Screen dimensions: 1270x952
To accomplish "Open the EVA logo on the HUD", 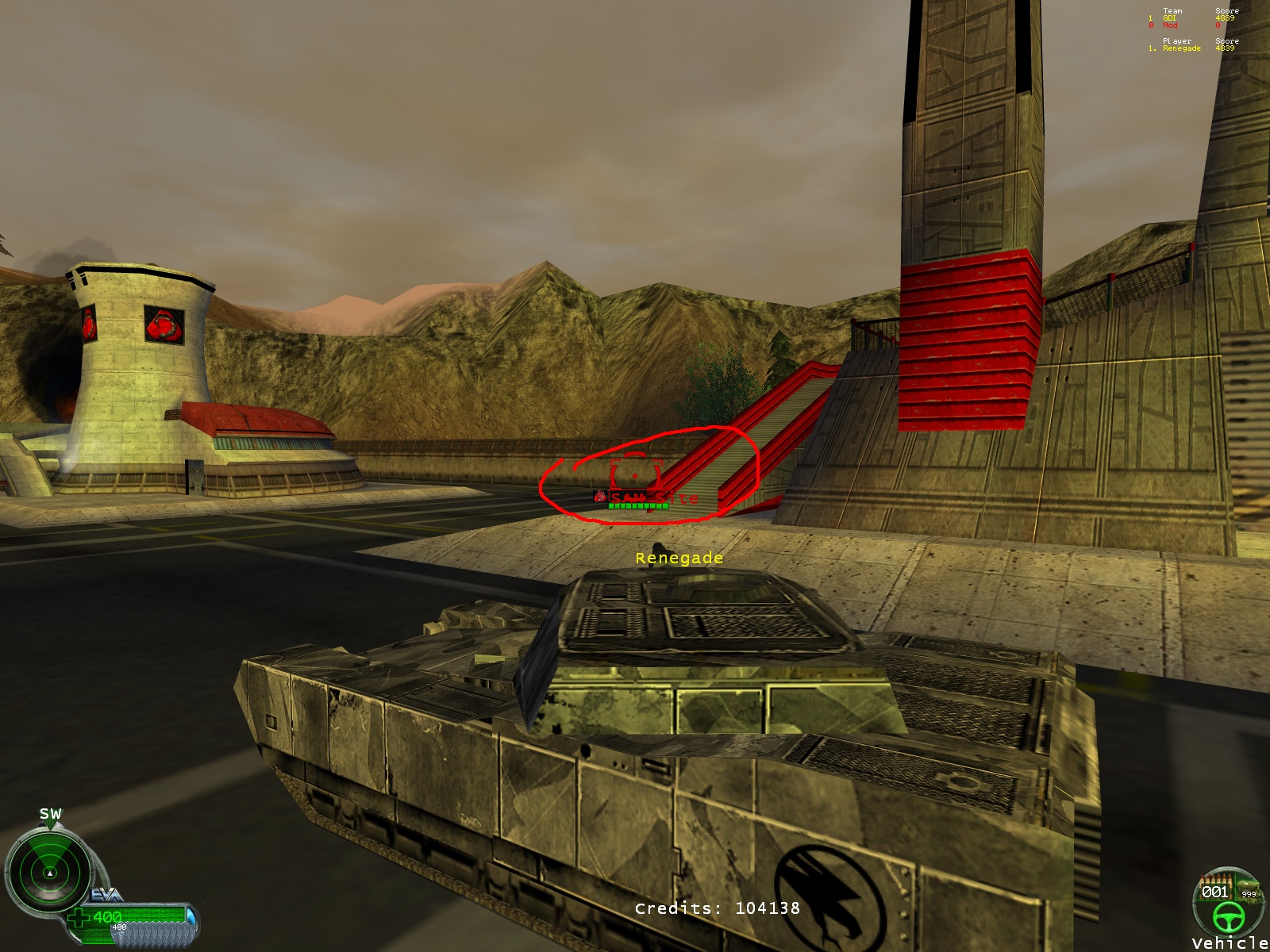I will coord(106,895).
